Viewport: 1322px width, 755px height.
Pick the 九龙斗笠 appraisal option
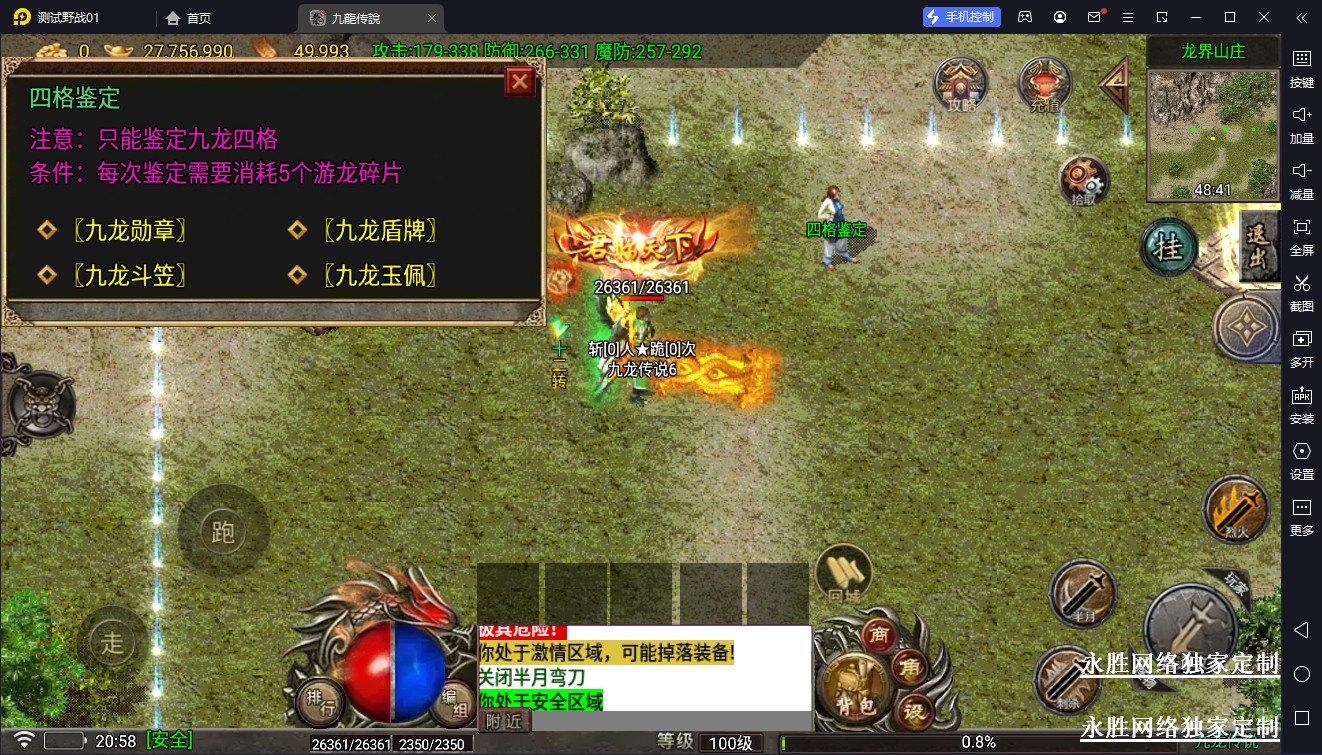(x=130, y=275)
